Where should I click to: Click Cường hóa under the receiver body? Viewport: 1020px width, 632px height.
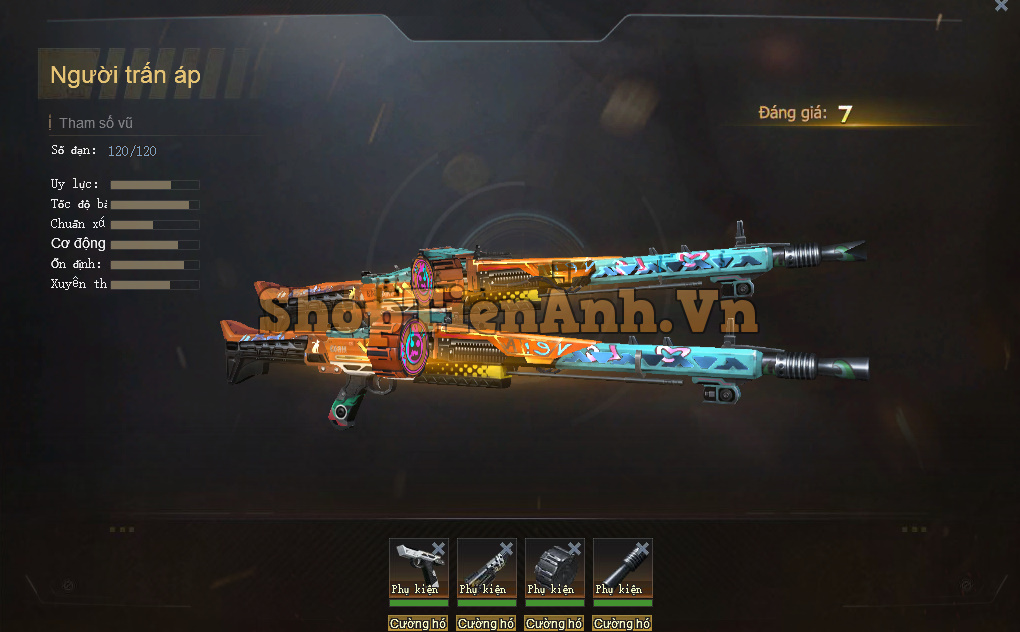point(486,624)
